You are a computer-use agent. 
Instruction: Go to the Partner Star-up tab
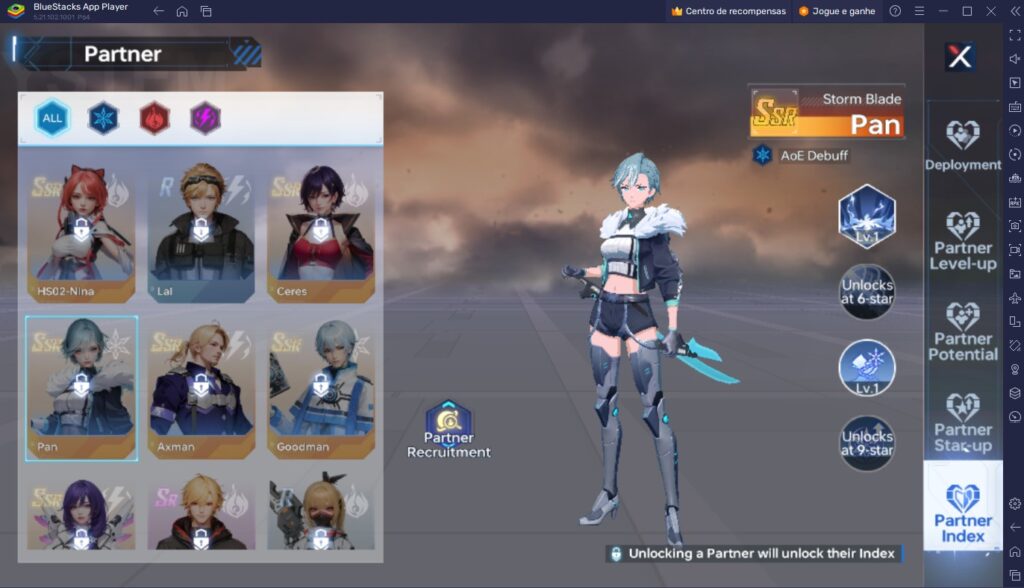pos(963,422)
